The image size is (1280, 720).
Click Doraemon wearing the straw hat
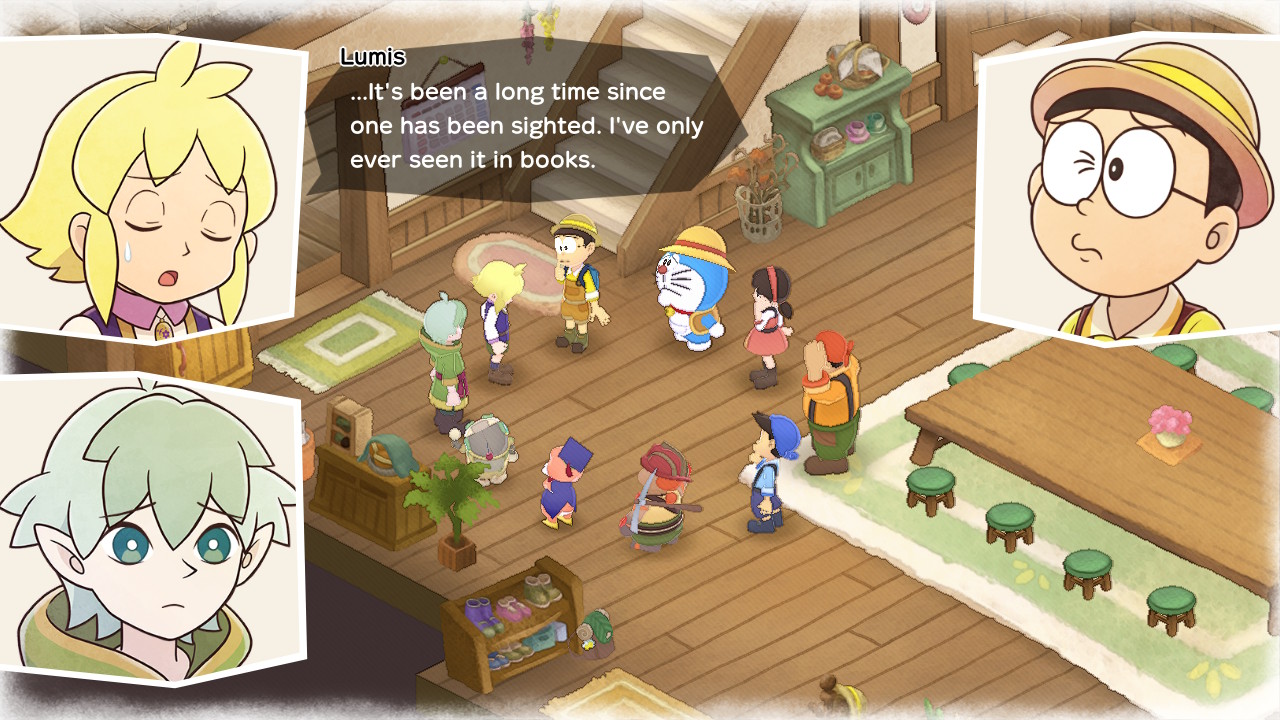pyautogui.click(x=683, y=290)
